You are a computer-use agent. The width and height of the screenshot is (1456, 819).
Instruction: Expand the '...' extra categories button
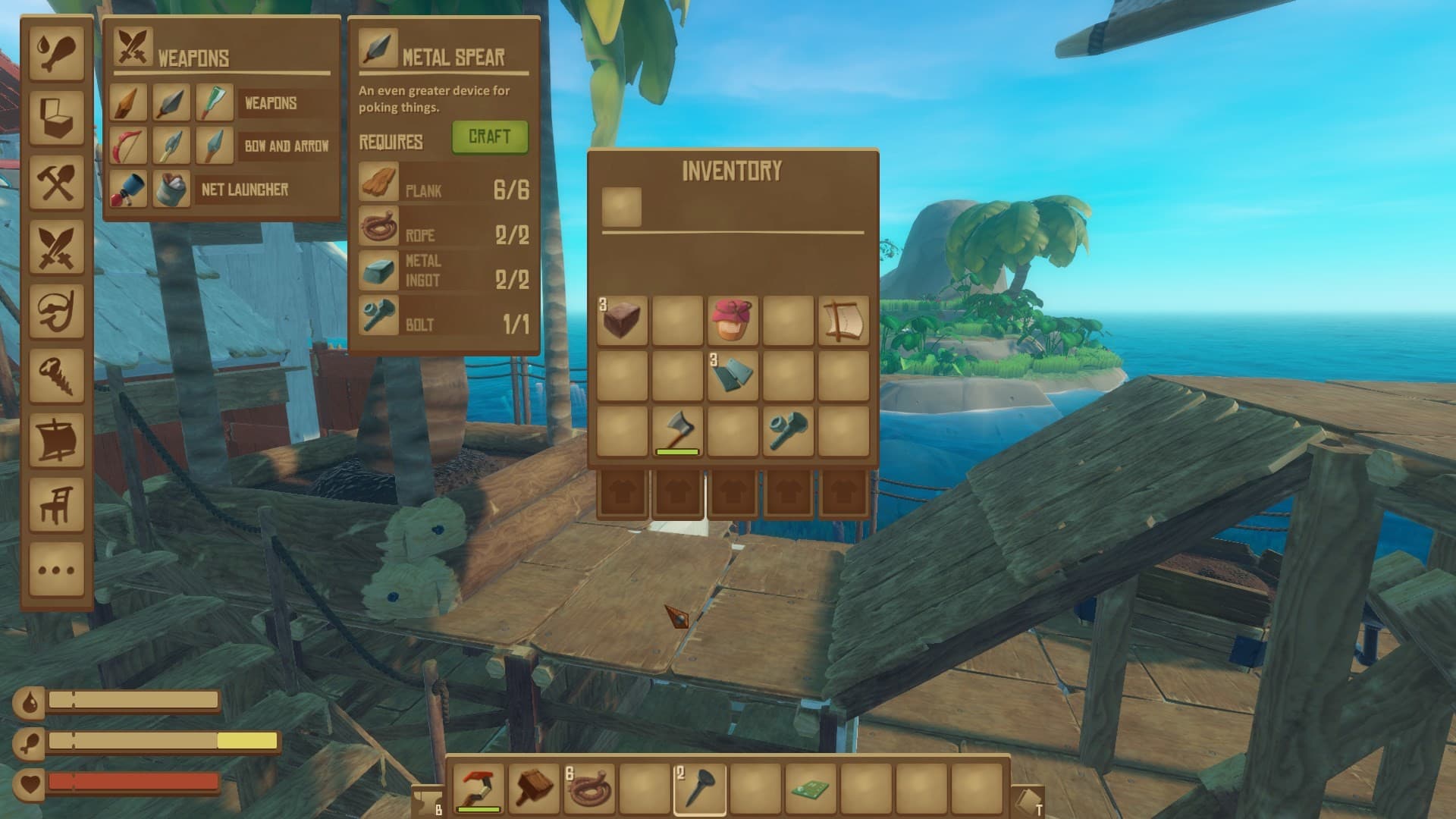tap(56, 569)
